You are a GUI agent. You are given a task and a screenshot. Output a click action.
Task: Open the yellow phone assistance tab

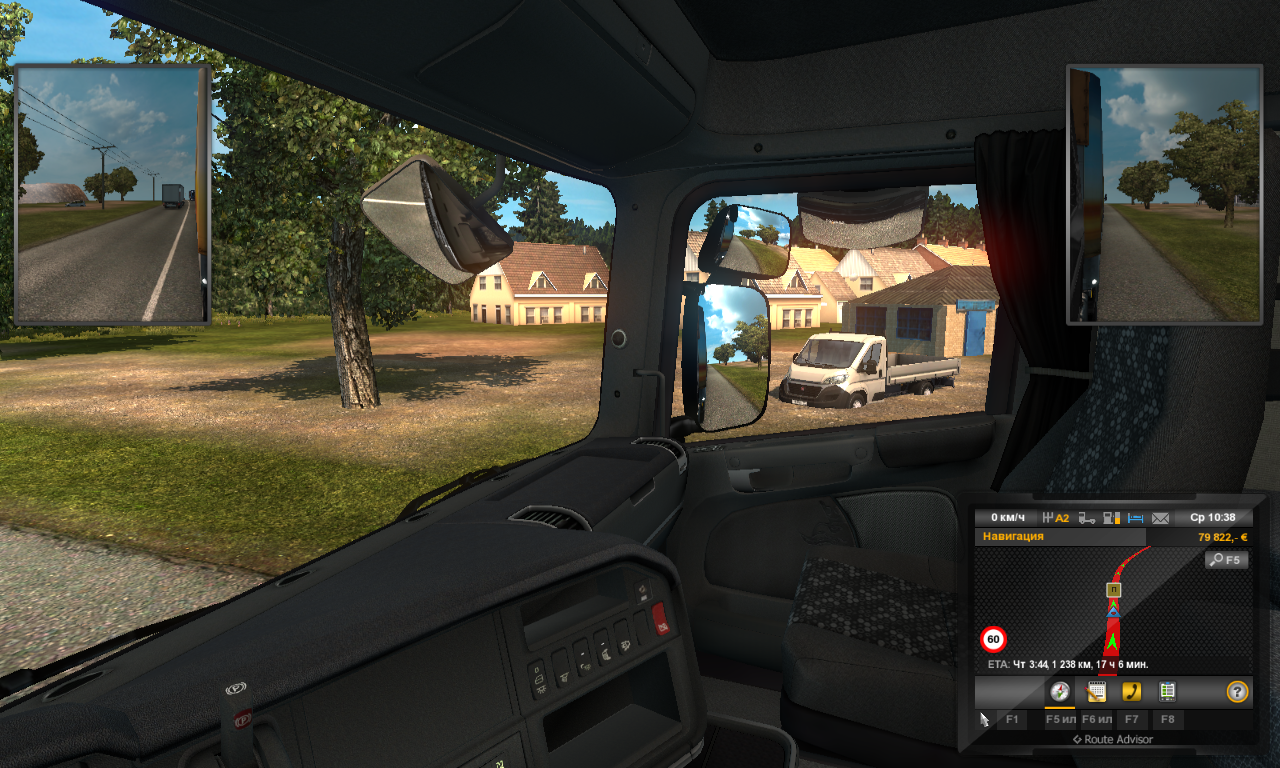1131,691
